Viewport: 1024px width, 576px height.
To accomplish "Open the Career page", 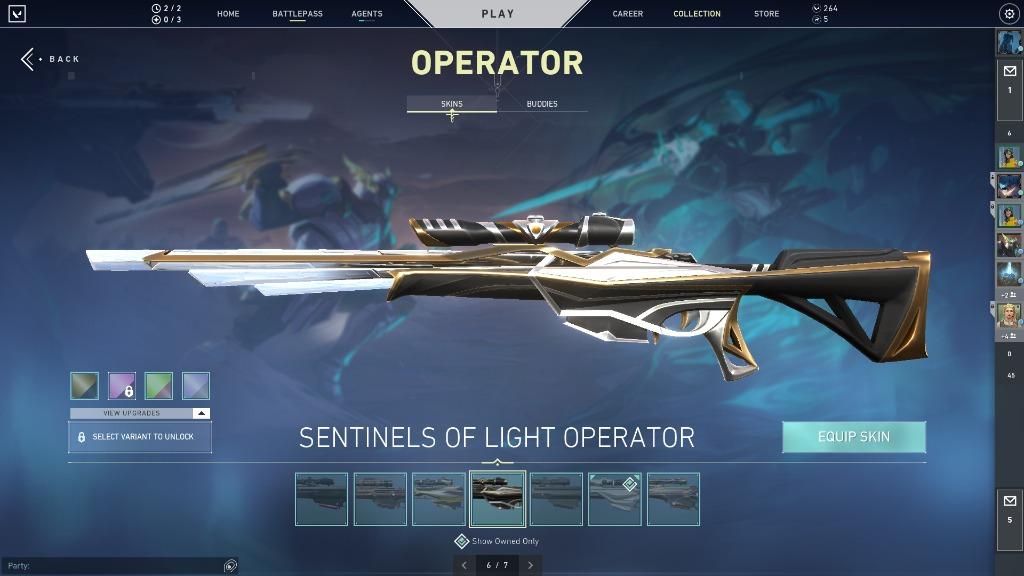I will [x=628, y=14].
